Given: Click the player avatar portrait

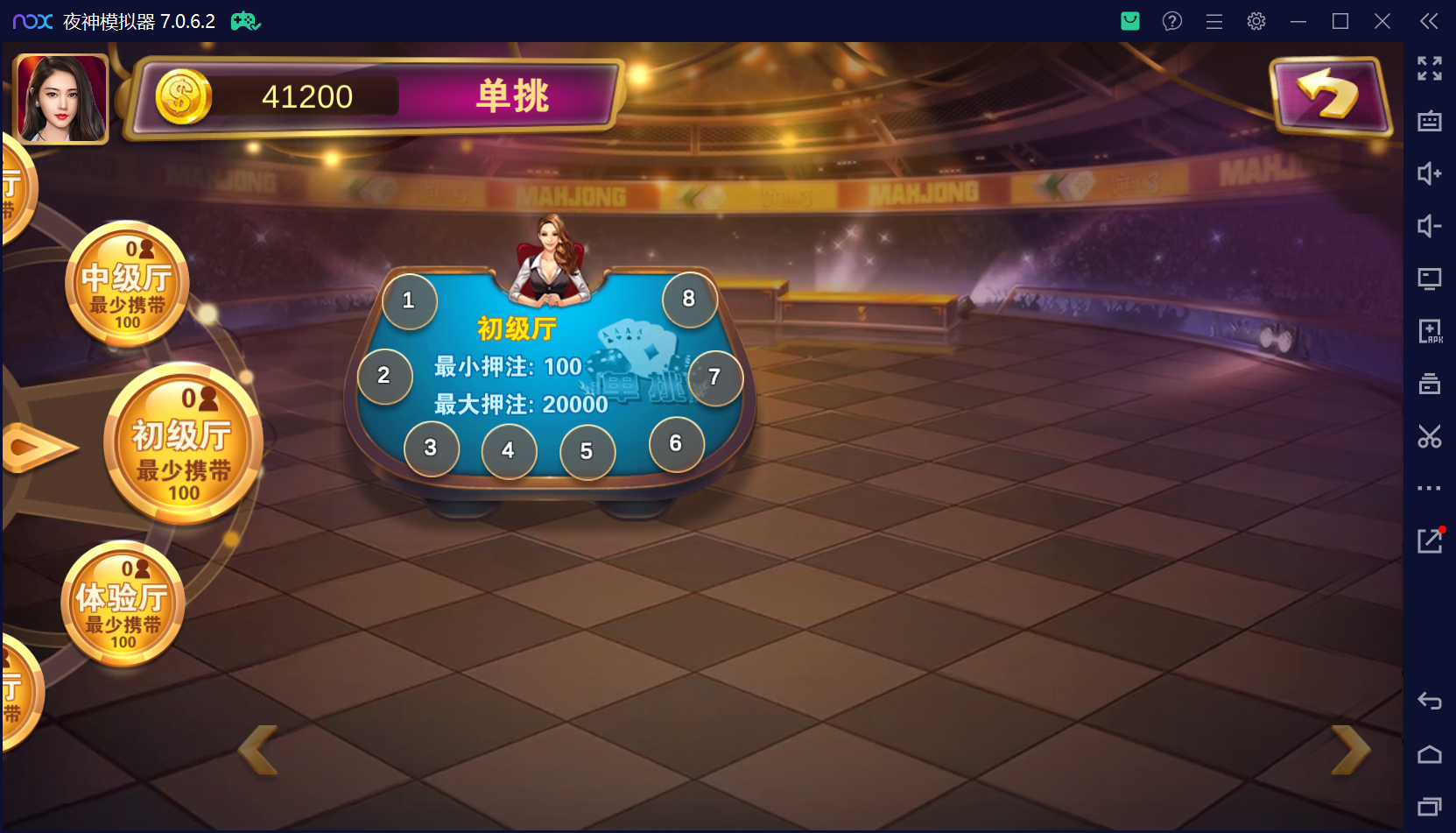Looking at the screenshot, I should 60,96.
